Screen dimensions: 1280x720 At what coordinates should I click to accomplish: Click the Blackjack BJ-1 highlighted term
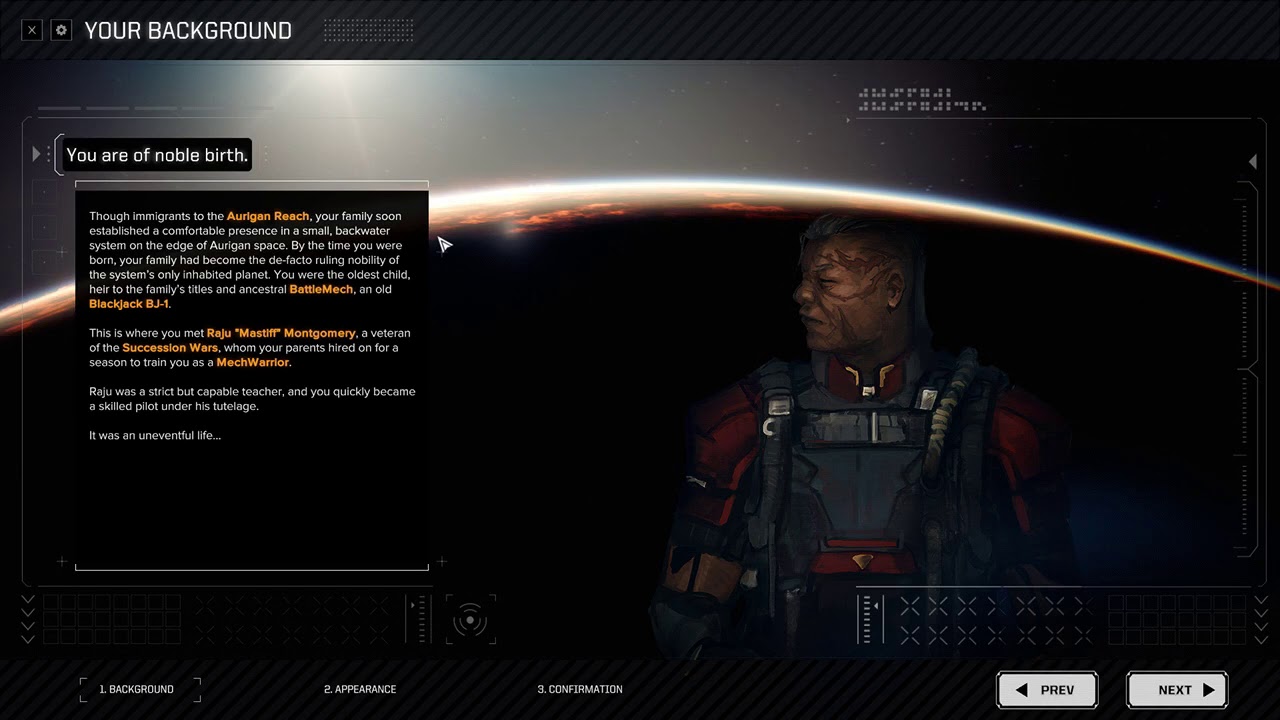pyautogui.click(x=129, y=304)
